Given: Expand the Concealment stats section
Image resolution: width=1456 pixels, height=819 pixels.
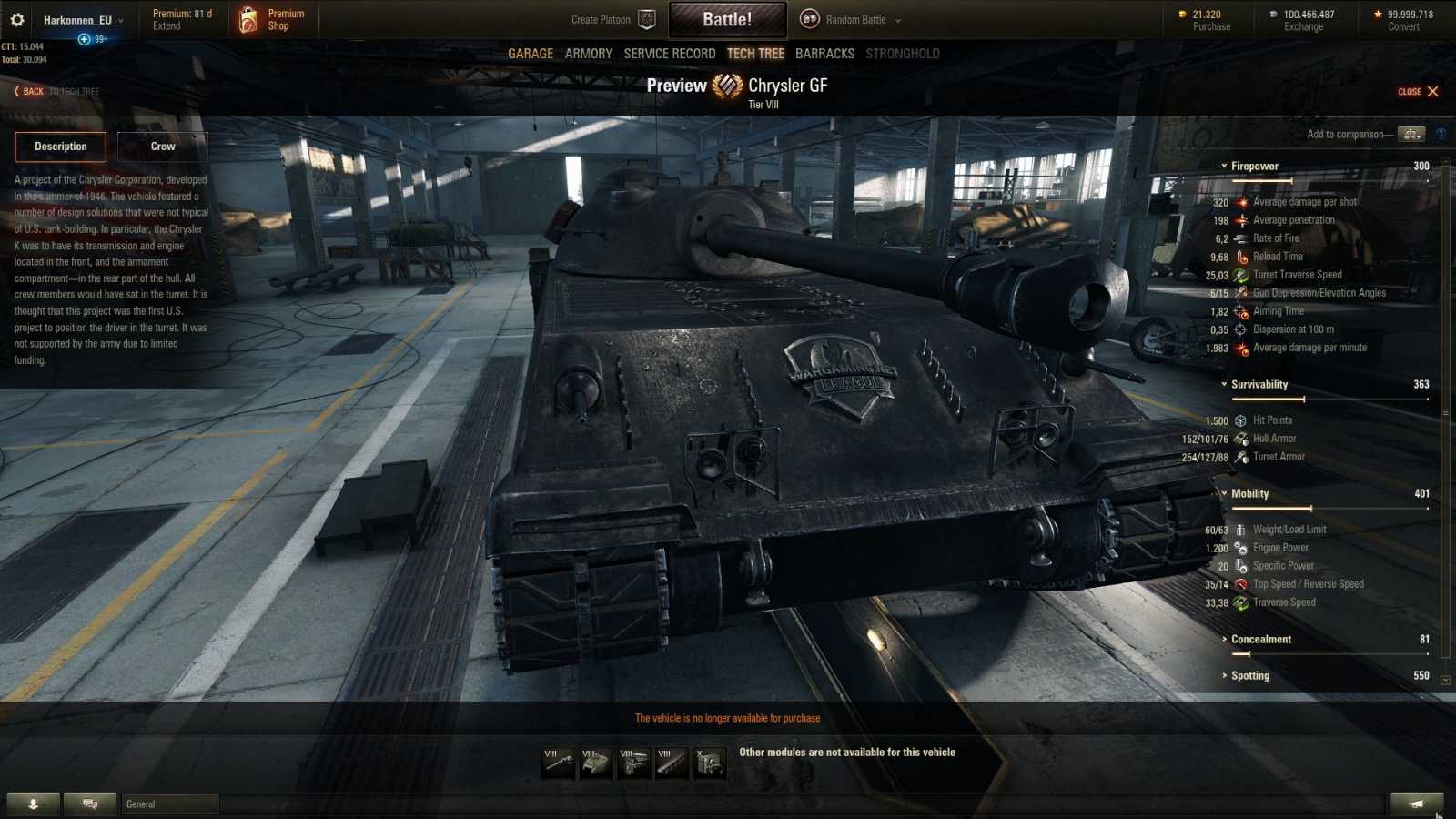Looking at the screenshot, I should [x=1227, y=639].
